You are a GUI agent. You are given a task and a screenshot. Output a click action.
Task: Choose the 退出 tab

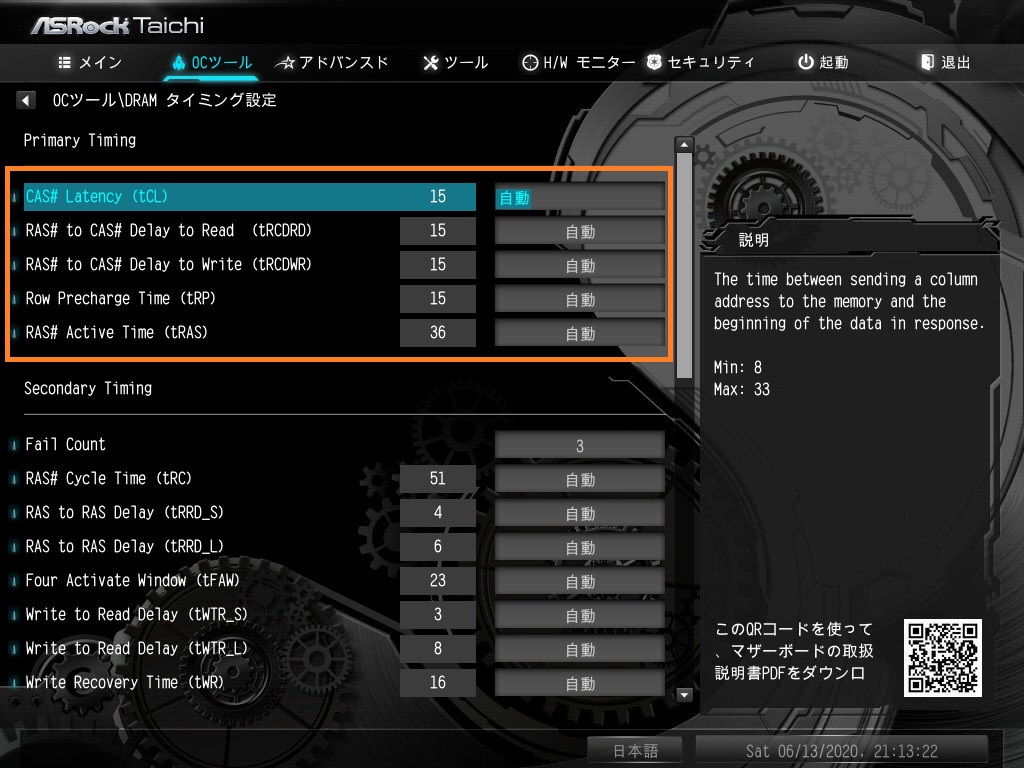point(946,62)
